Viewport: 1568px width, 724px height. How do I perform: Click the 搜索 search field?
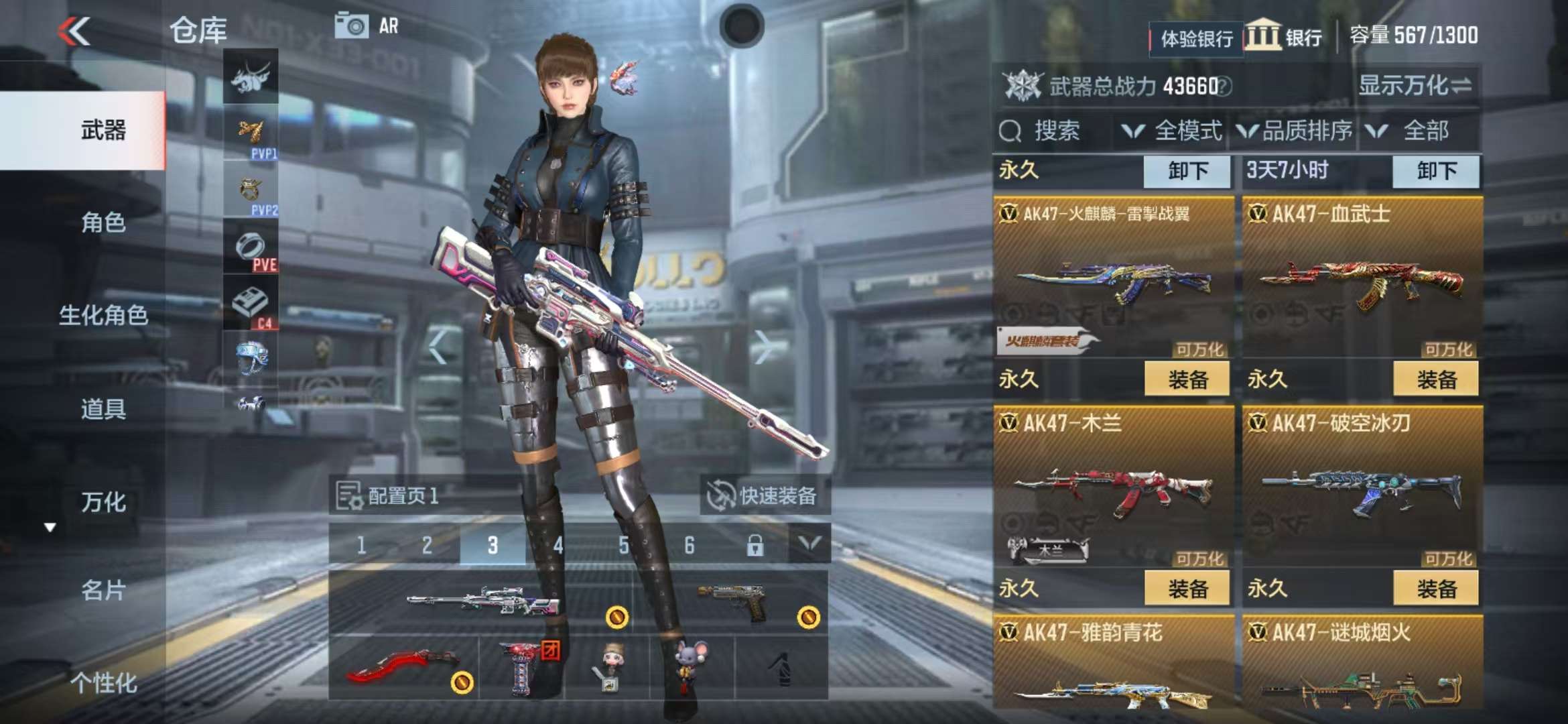1054,131
